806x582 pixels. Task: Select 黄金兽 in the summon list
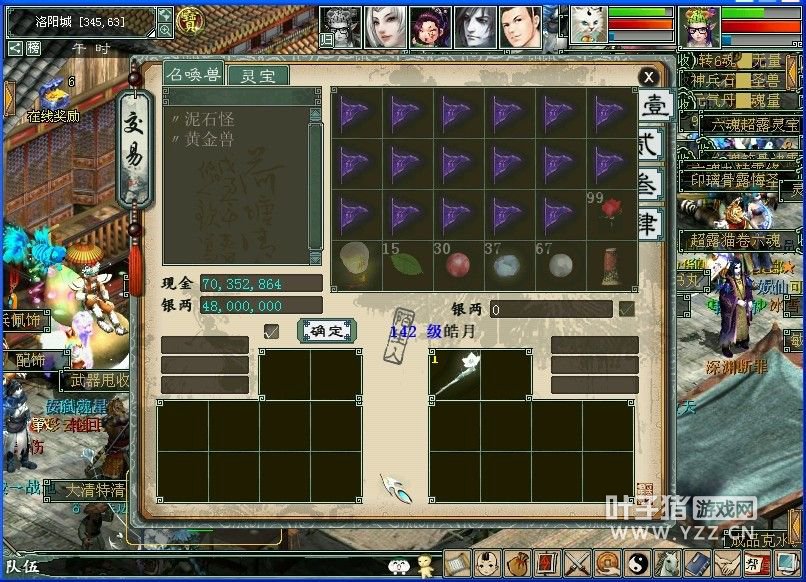click(x=210, y=138)
